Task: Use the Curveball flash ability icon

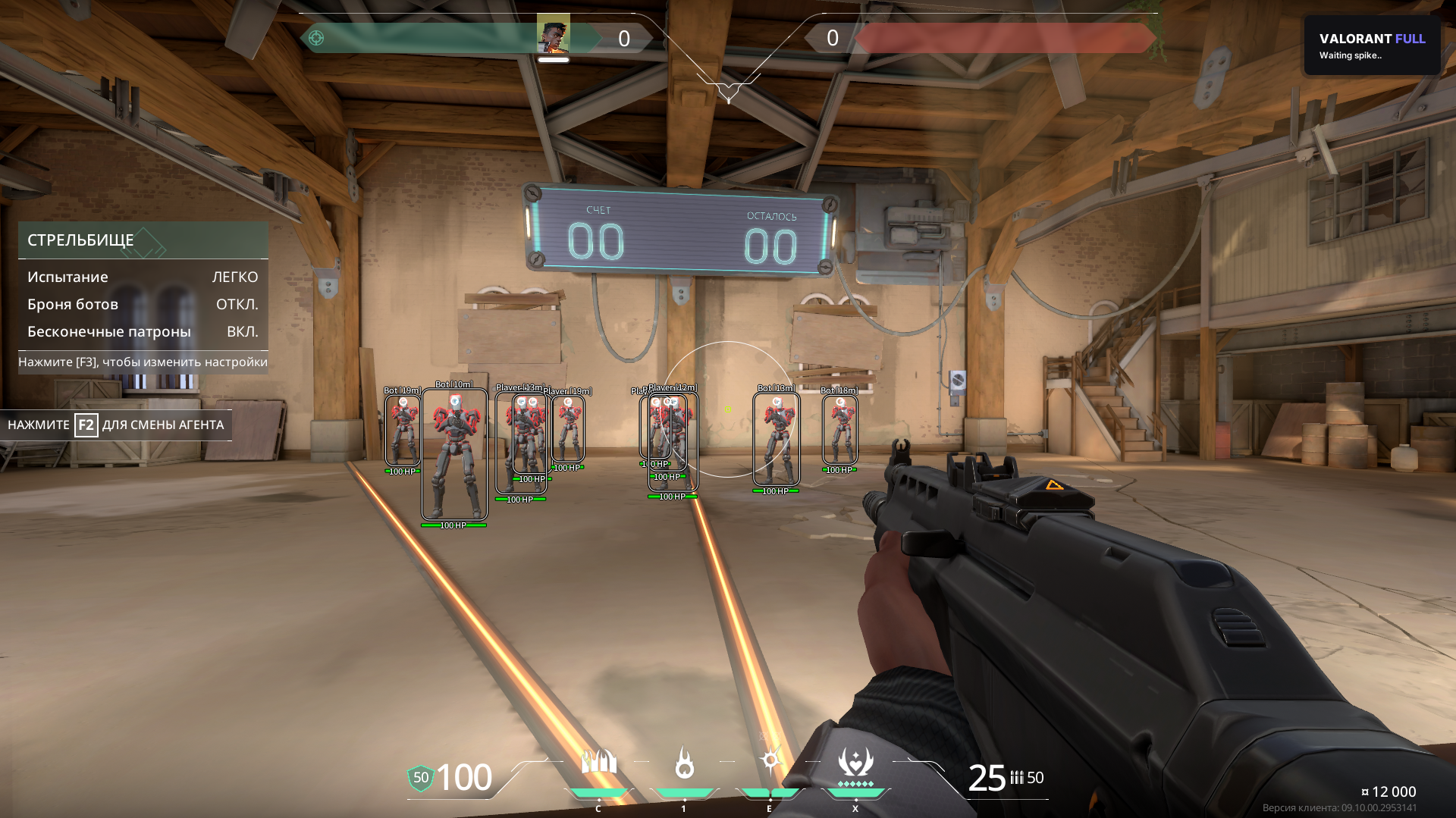Action: click(770, 760)
